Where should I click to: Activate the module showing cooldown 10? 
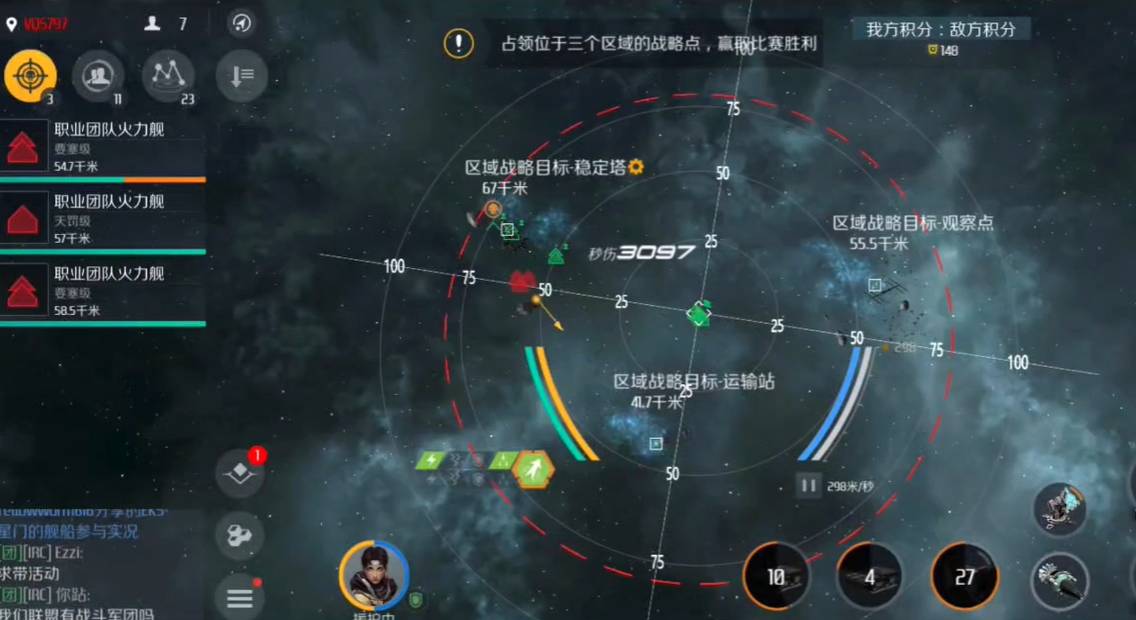click(x=777, y=576)
